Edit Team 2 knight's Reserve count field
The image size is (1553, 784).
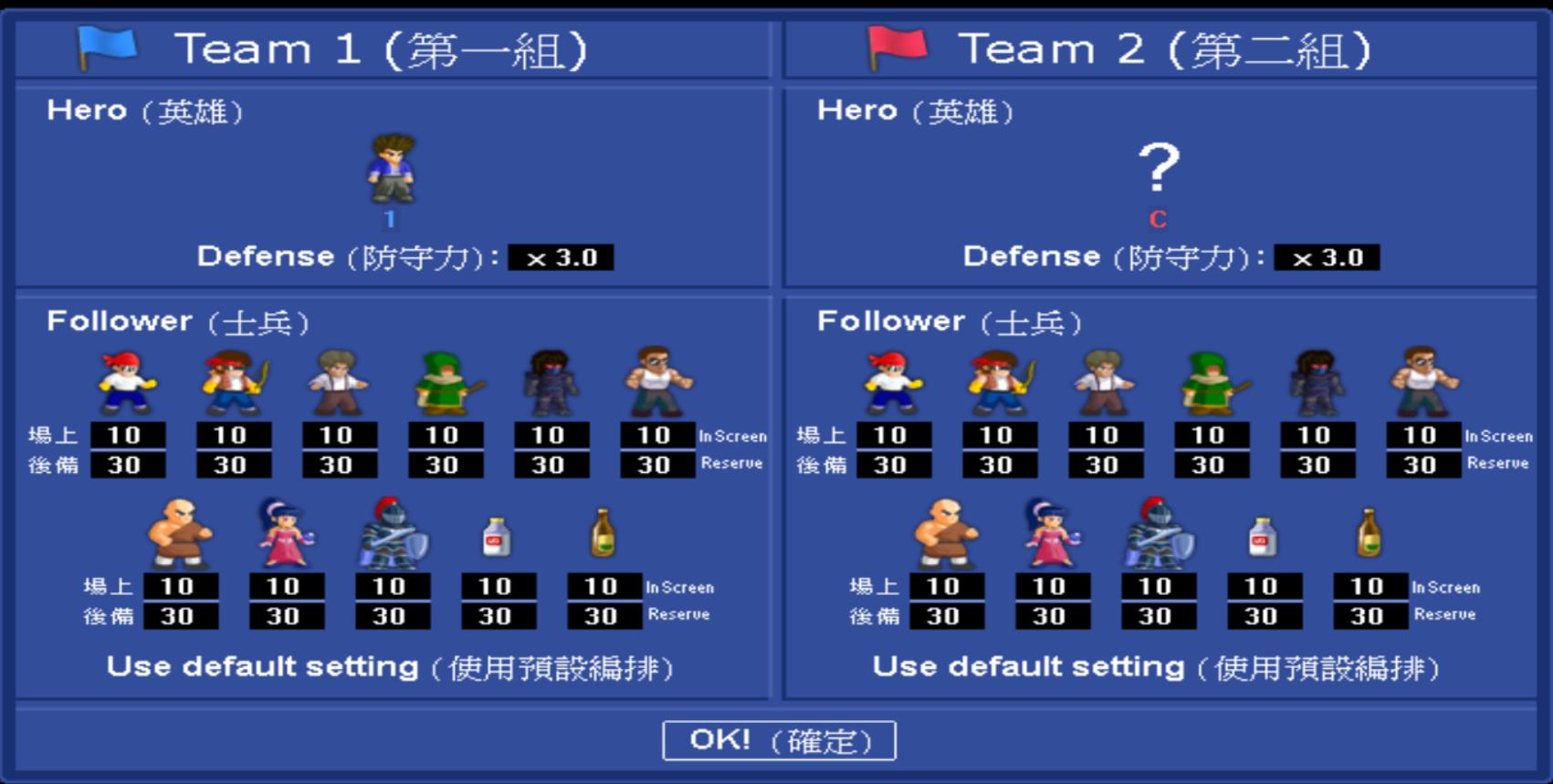point(1156,613)
